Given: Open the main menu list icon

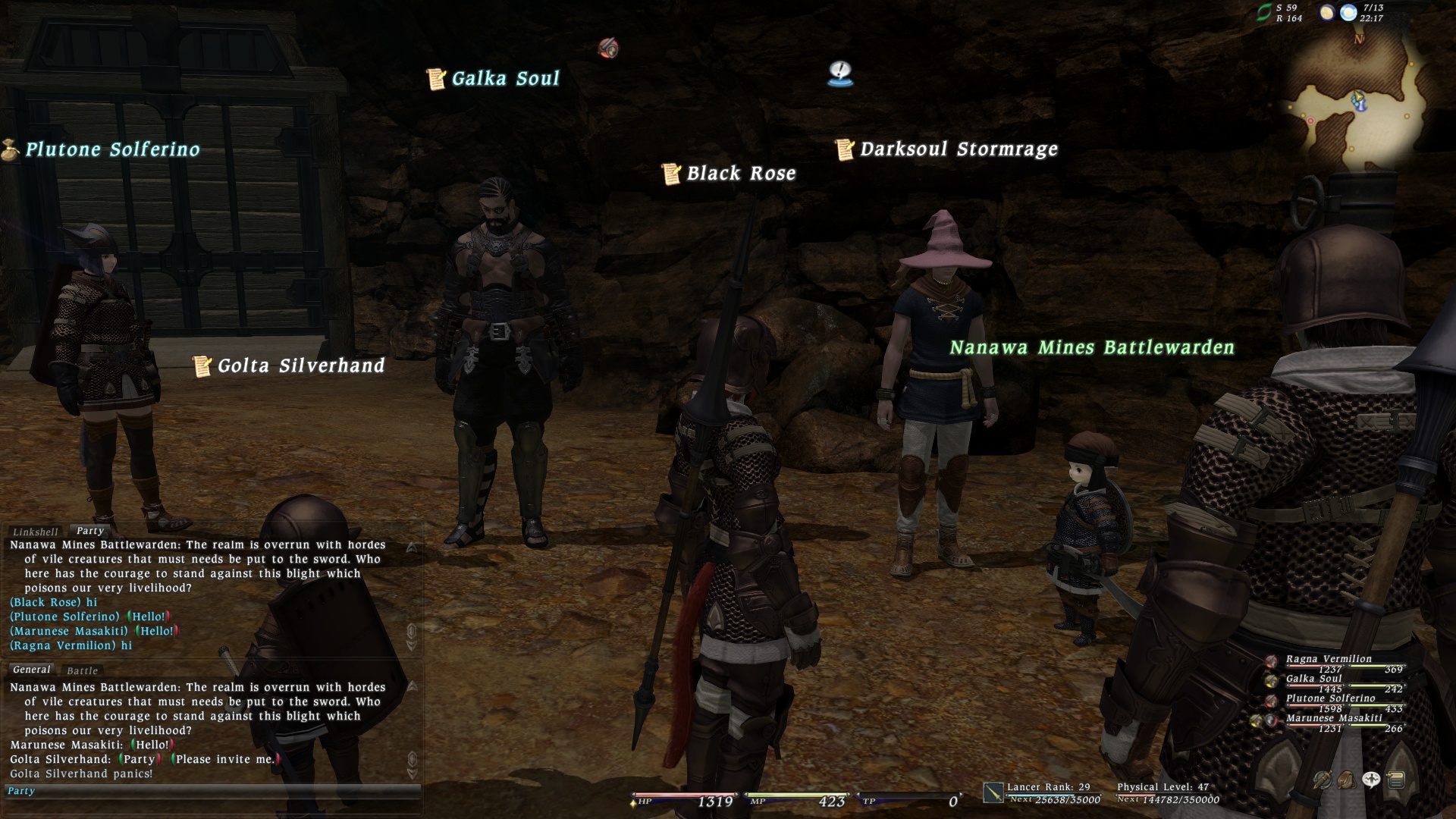Looking at the screenshot, I should [x=1395, y=780].
